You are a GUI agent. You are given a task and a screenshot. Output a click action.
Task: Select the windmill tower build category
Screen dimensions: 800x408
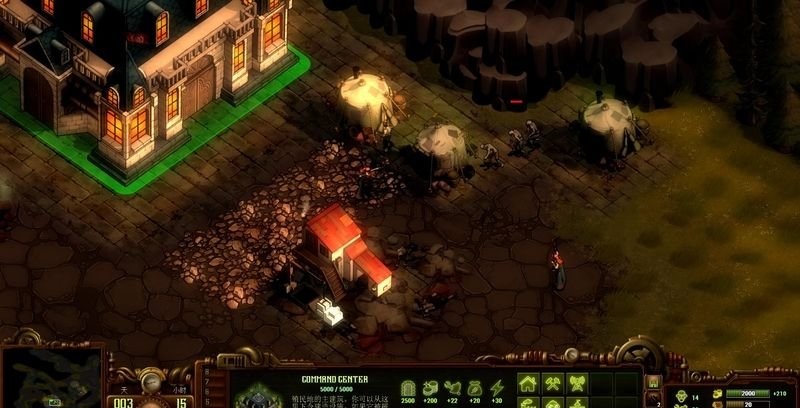578,384
